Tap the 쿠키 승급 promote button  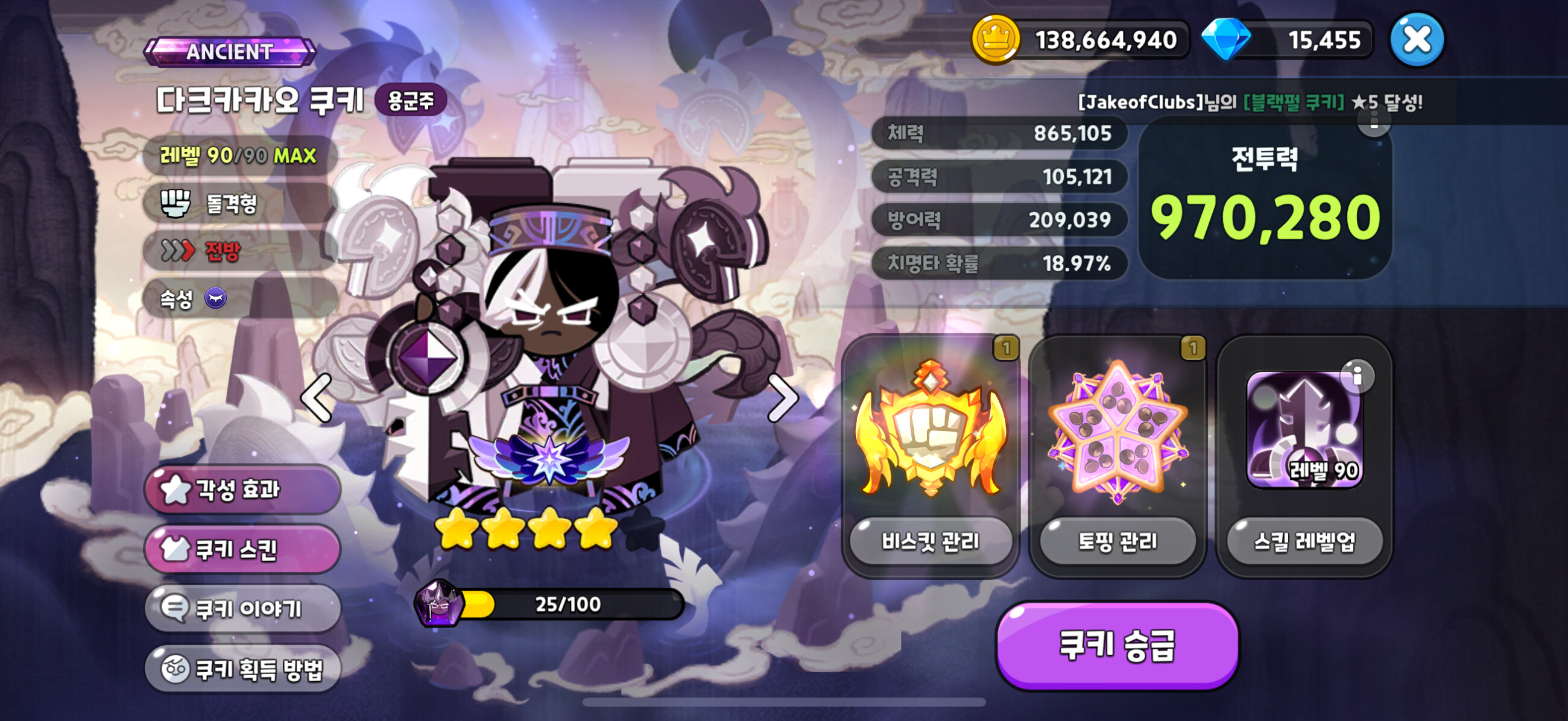(1117, 645)
